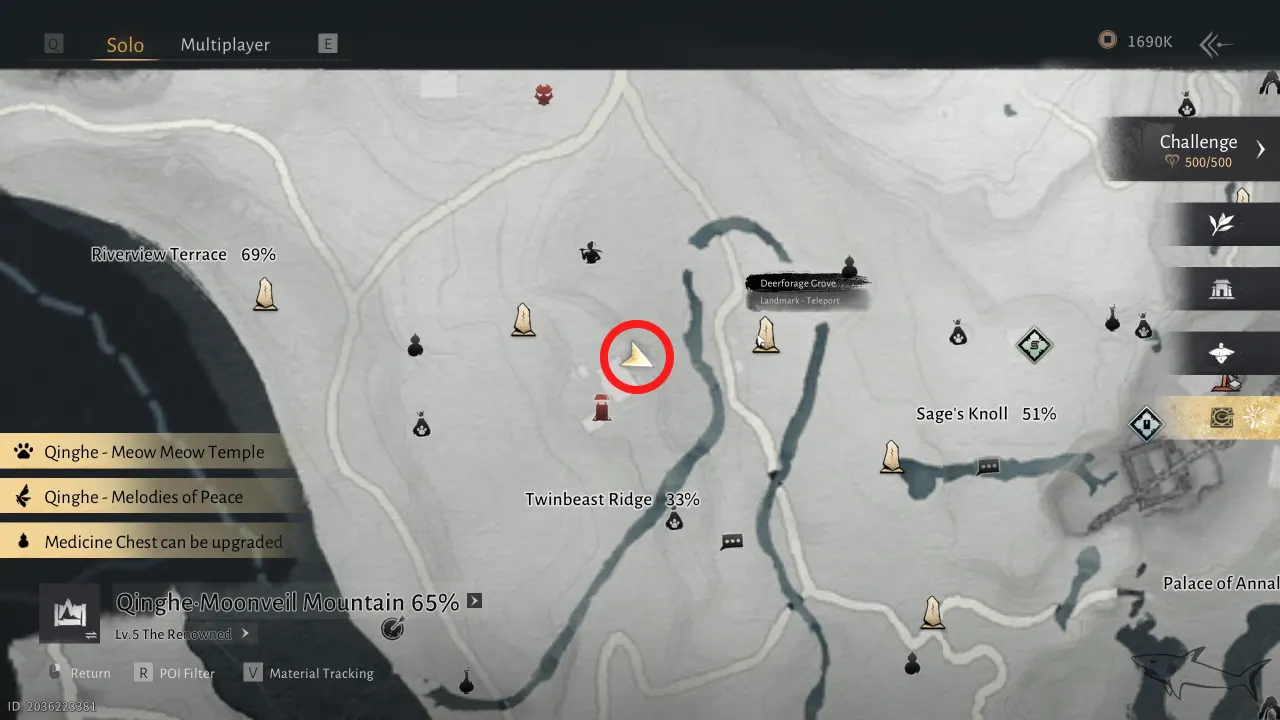Screen dimensions: 1280x720
Task: Click the player arrow marker circled in red
Action: [637, 356]
